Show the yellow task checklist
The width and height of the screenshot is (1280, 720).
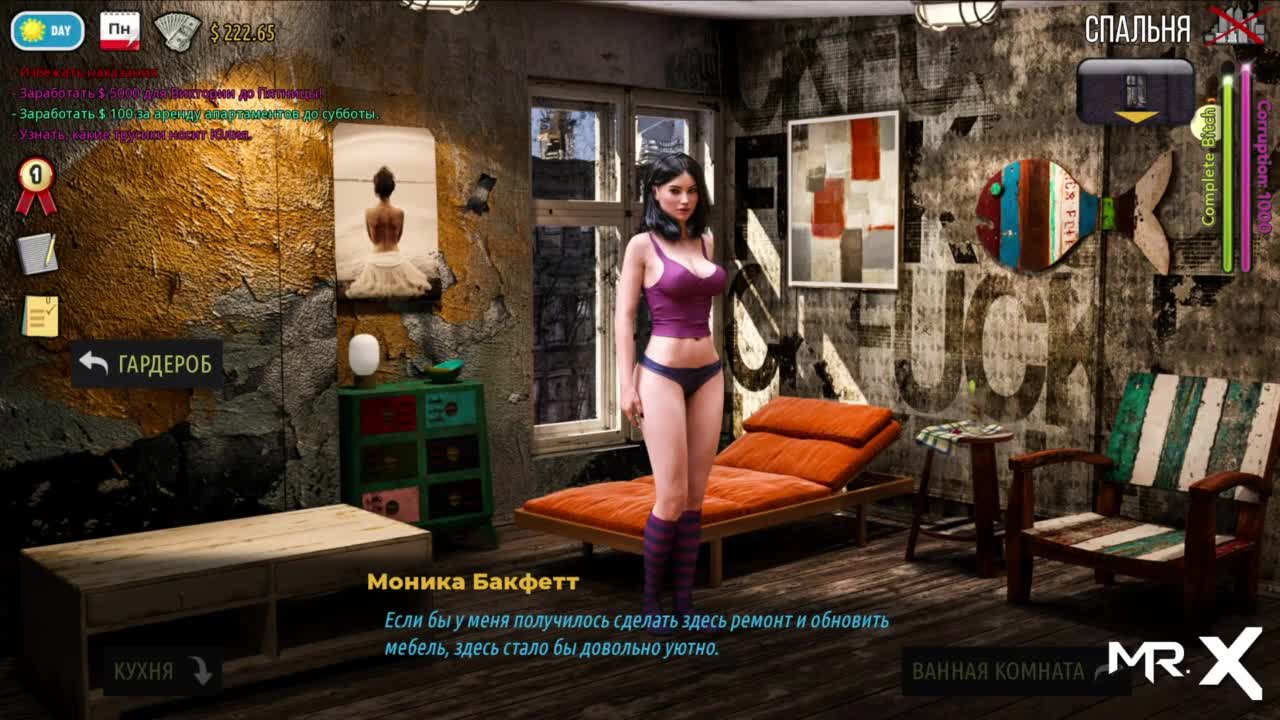40,316
